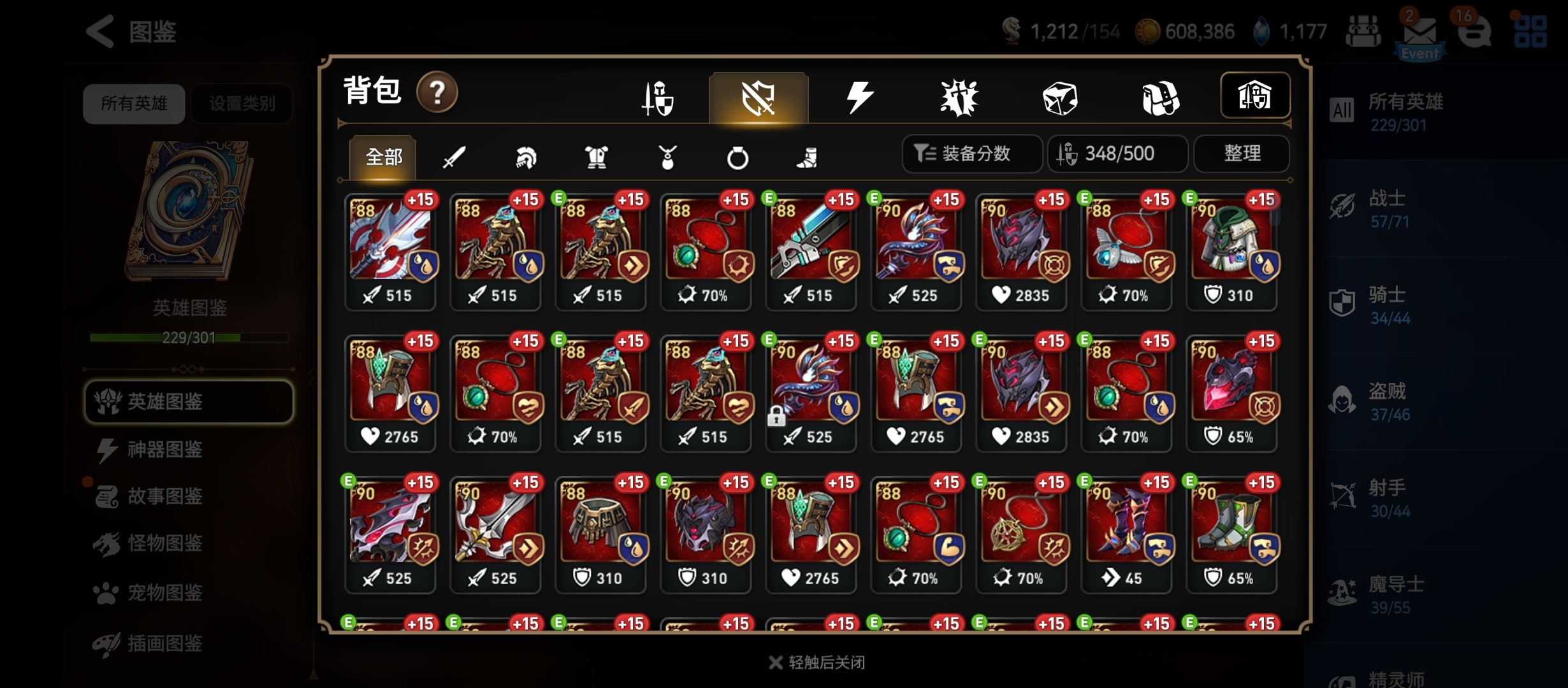Filter equipment by helmets

click(x=525, y=157)
